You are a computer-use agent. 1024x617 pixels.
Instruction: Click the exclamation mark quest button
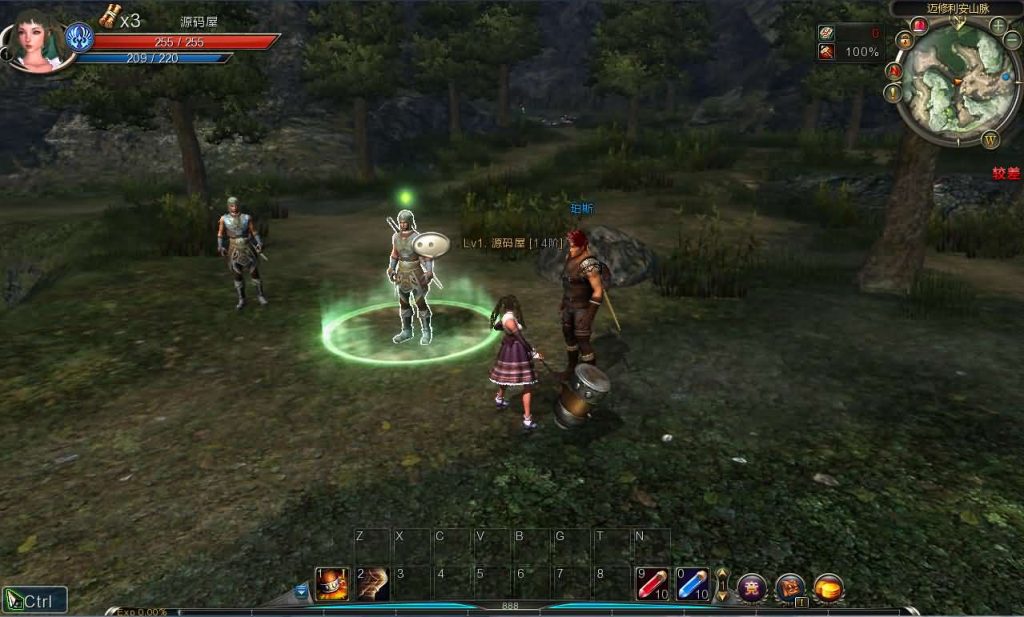click(893, 93)
